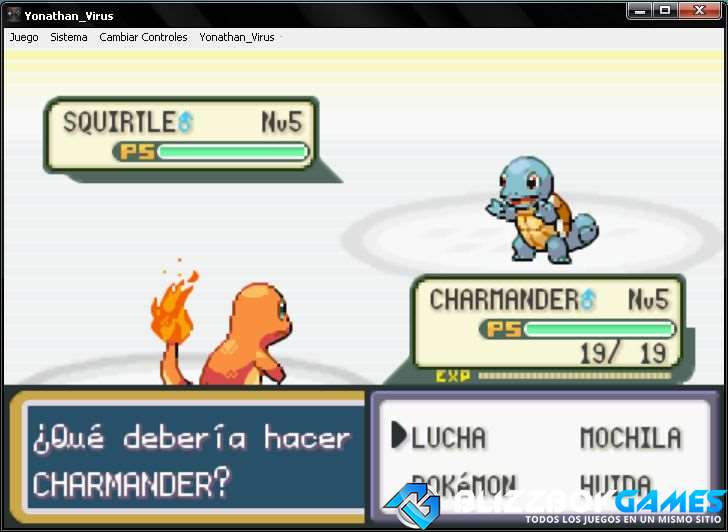Open the Sistema menu
The width and height of the screenshot is (728, 532).
pyautogui.click(x=69, y=37)
